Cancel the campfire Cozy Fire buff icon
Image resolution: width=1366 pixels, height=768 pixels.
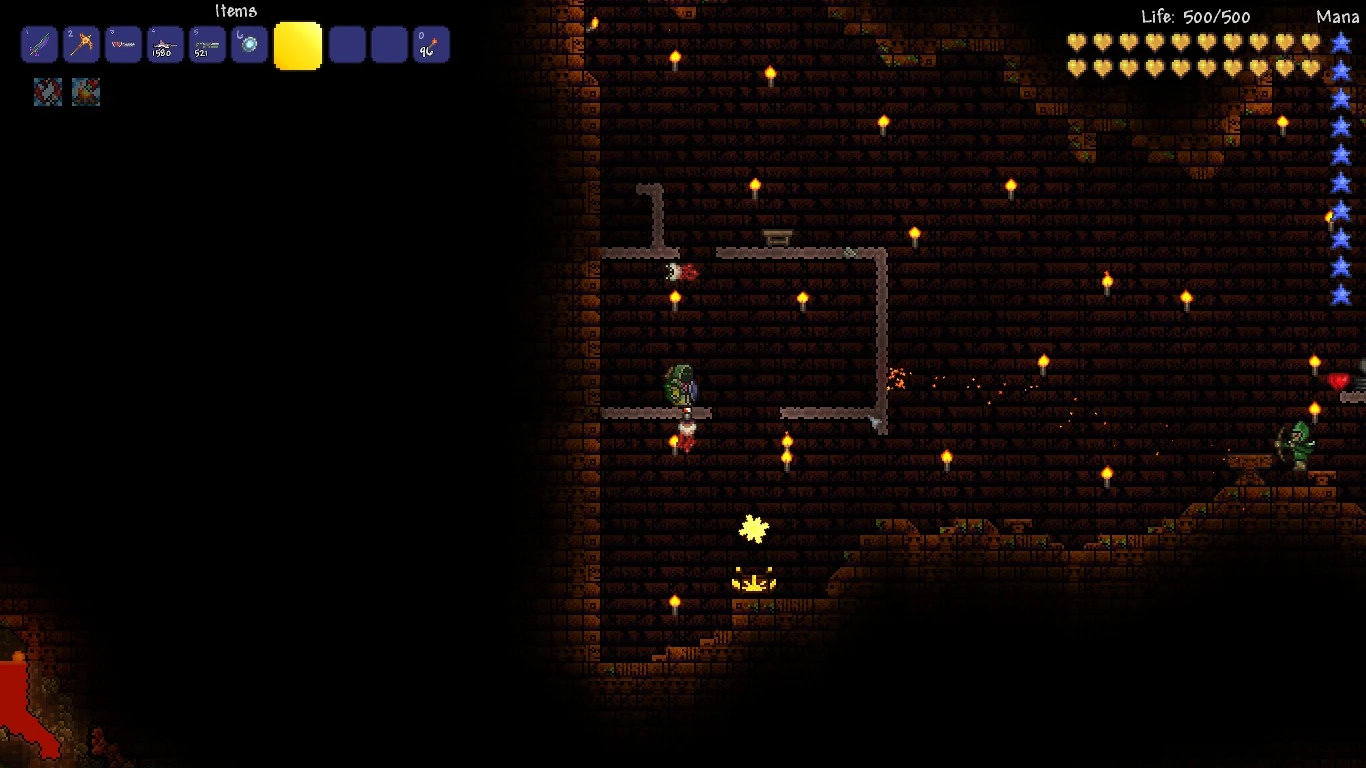86,91
